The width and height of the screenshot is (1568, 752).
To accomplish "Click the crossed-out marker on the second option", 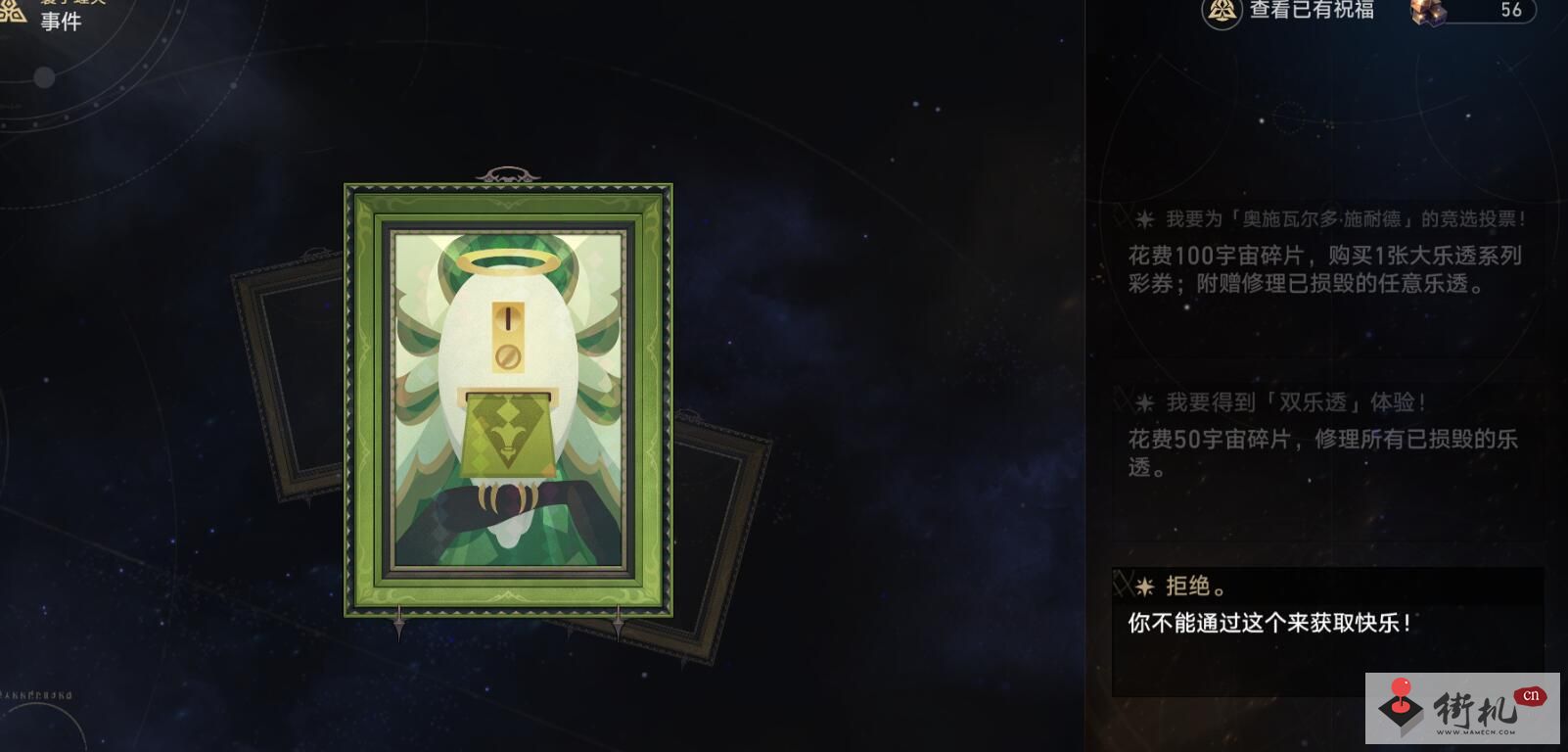I will click(1121, 401).
